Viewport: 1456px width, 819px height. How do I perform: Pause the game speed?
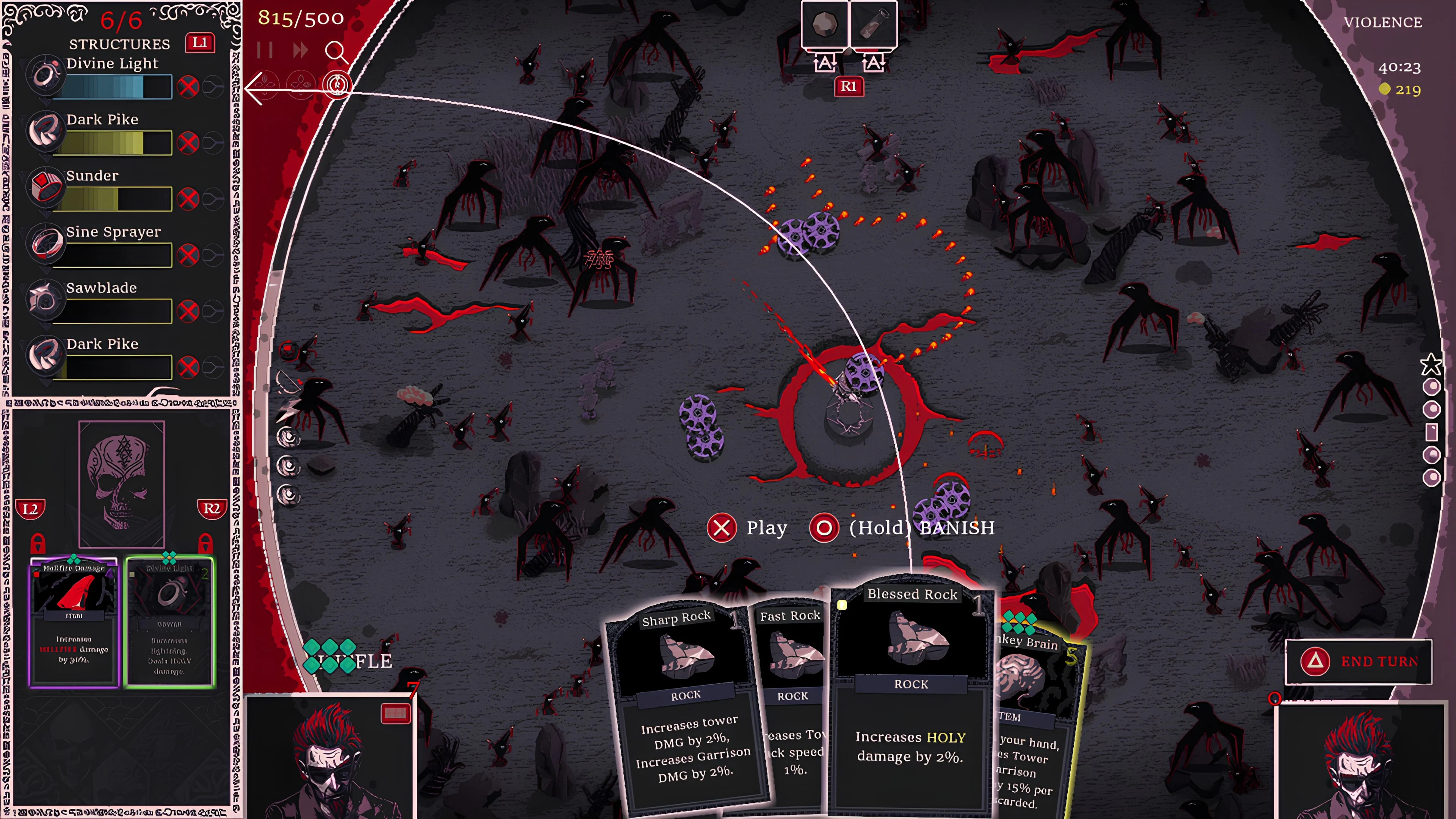point(265,51)
